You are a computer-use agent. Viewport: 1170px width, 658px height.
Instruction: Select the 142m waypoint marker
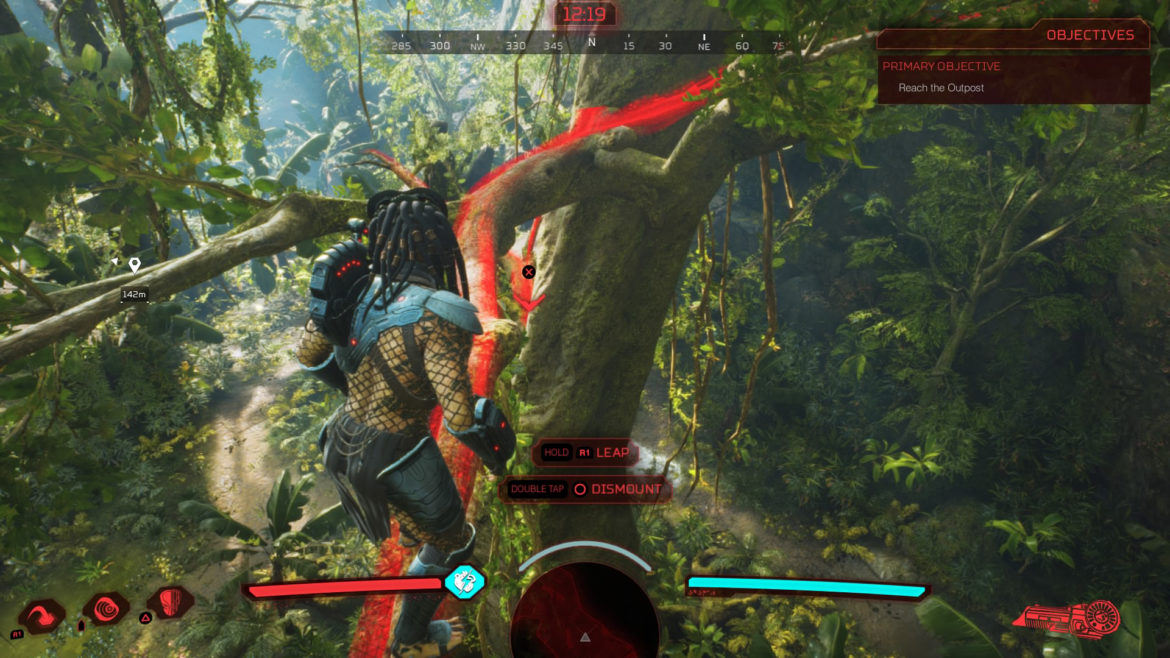(134, 265)
